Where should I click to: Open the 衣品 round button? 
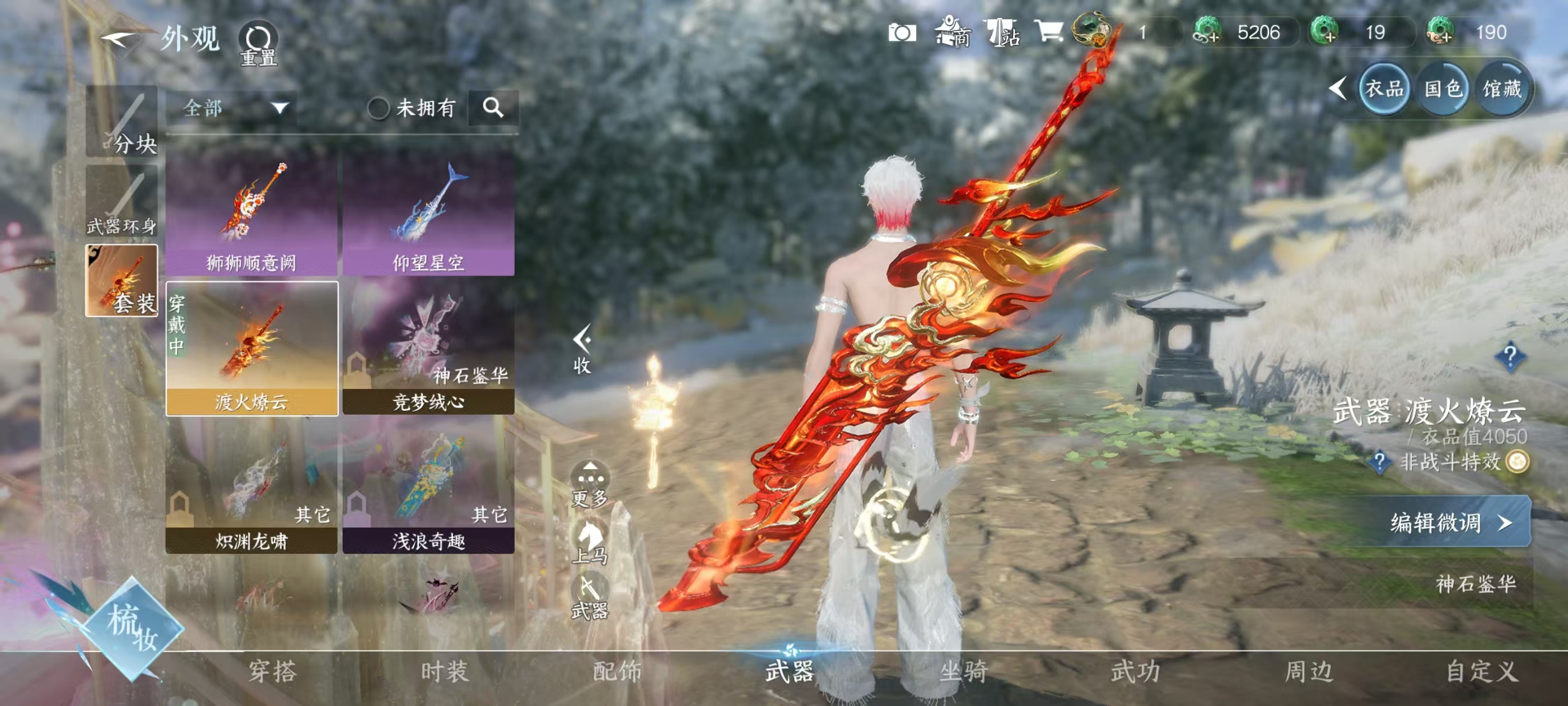1384,90
